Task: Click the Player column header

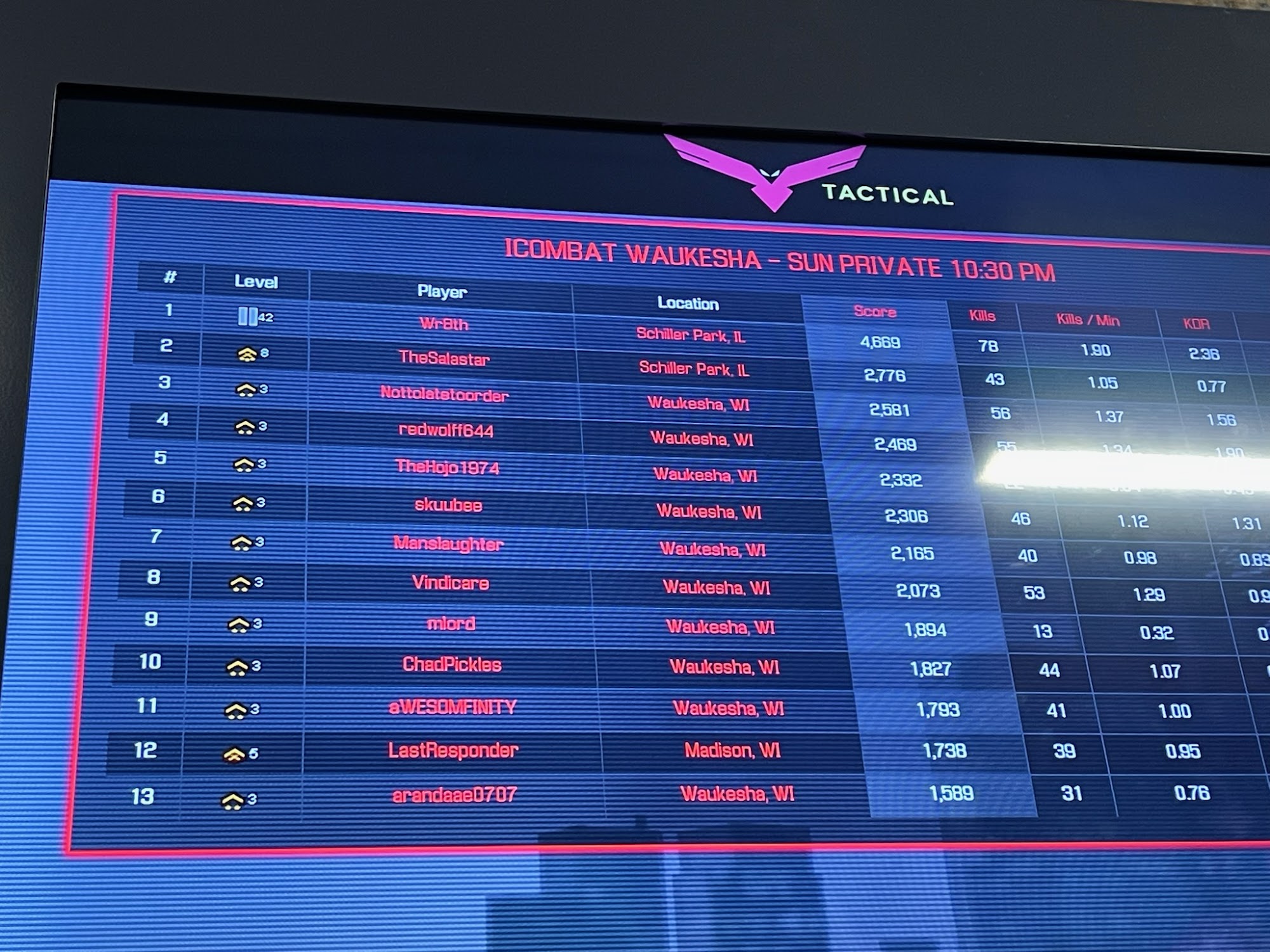Action: pyautogui.click(x=442, y=291)
